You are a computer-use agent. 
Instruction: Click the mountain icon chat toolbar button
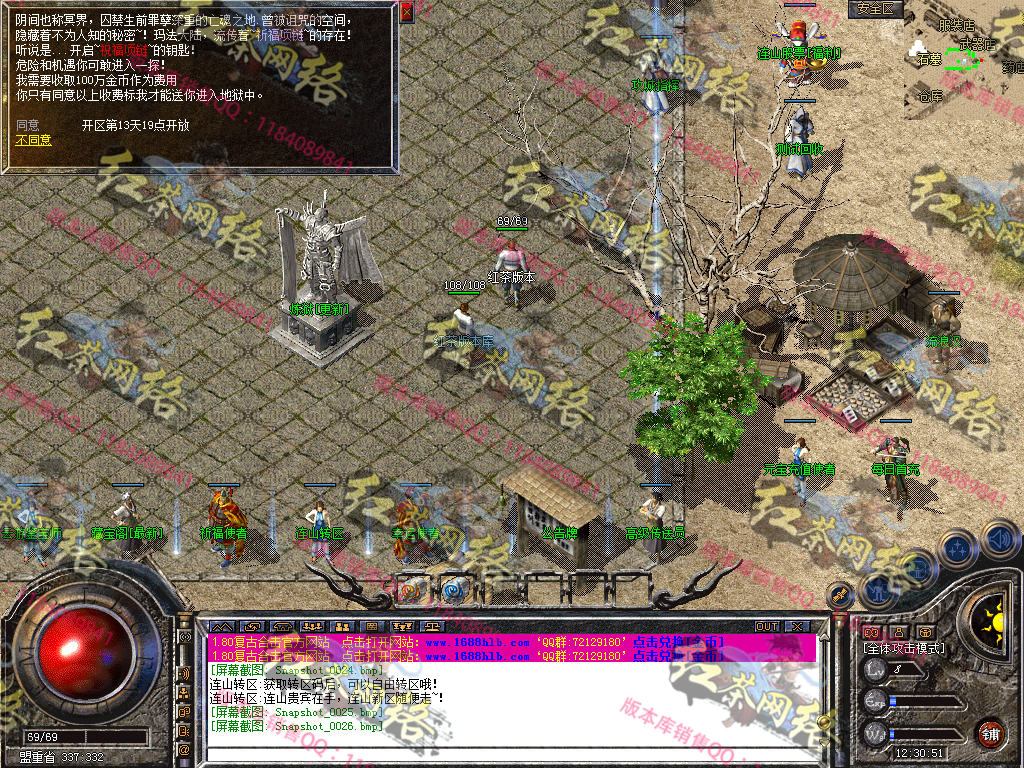tap(220, 626)
